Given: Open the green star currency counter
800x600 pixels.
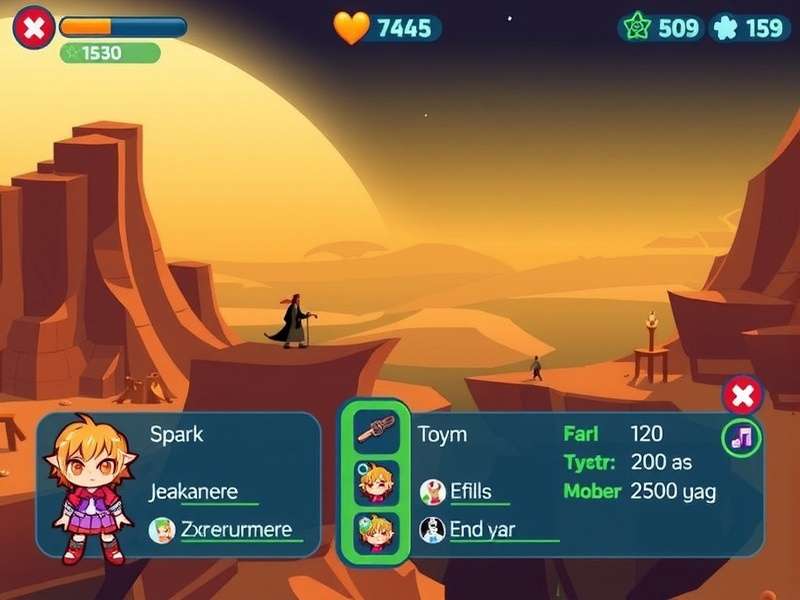Looking at the screenshot, I should [661, 27].
